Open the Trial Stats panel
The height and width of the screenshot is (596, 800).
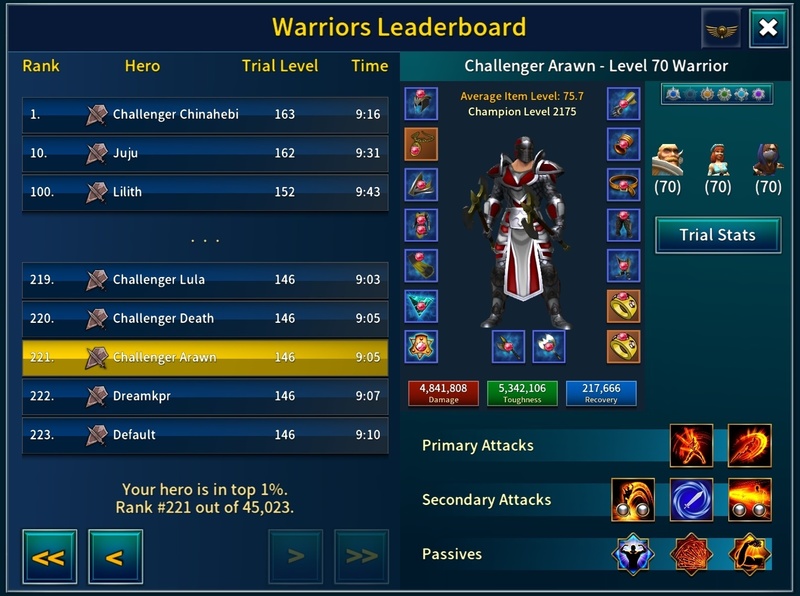coord(717,235)
